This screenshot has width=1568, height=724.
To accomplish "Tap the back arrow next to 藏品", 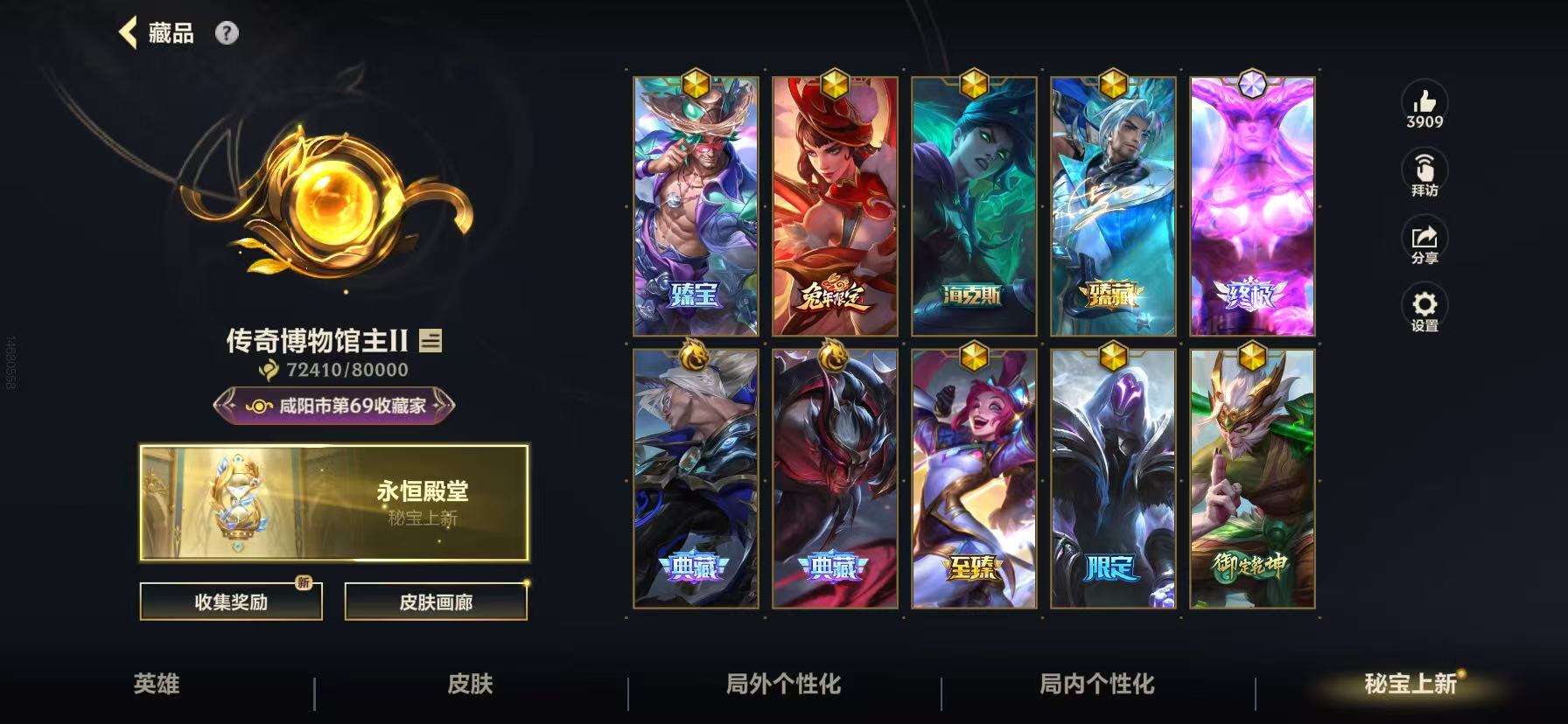I will pos(129,32).
